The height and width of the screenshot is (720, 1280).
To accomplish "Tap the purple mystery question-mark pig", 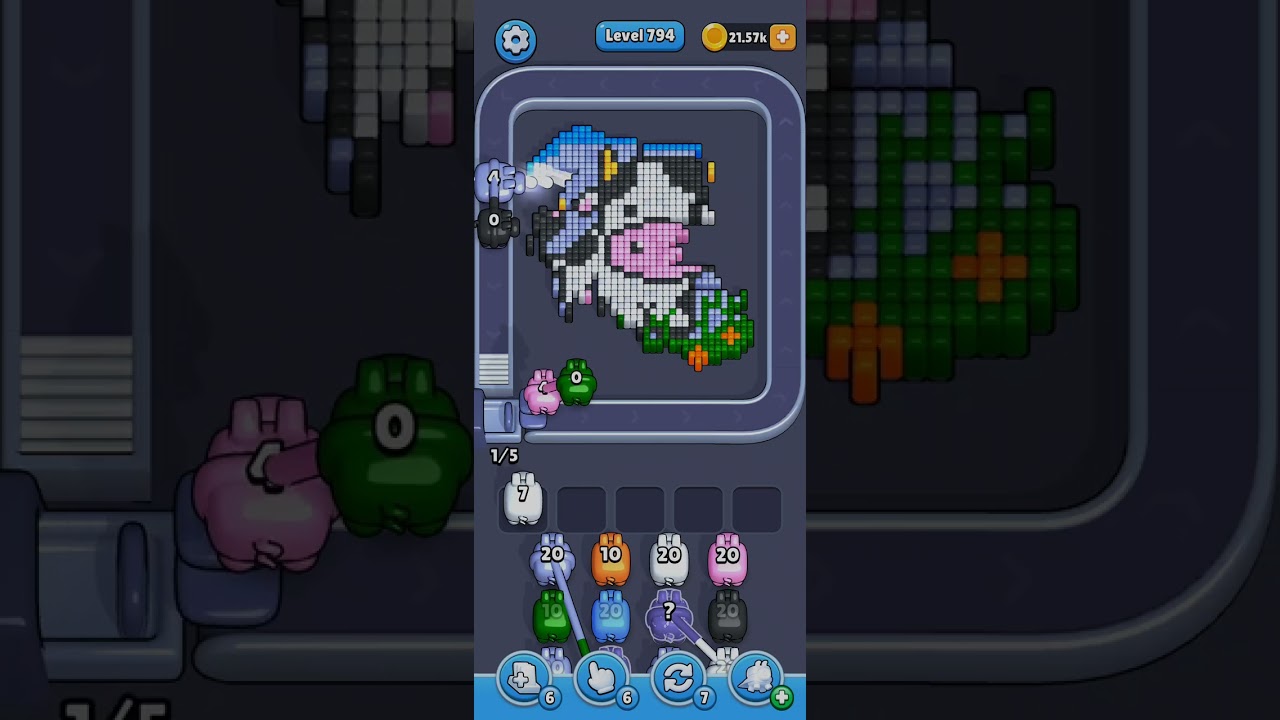I will [668, 618].
